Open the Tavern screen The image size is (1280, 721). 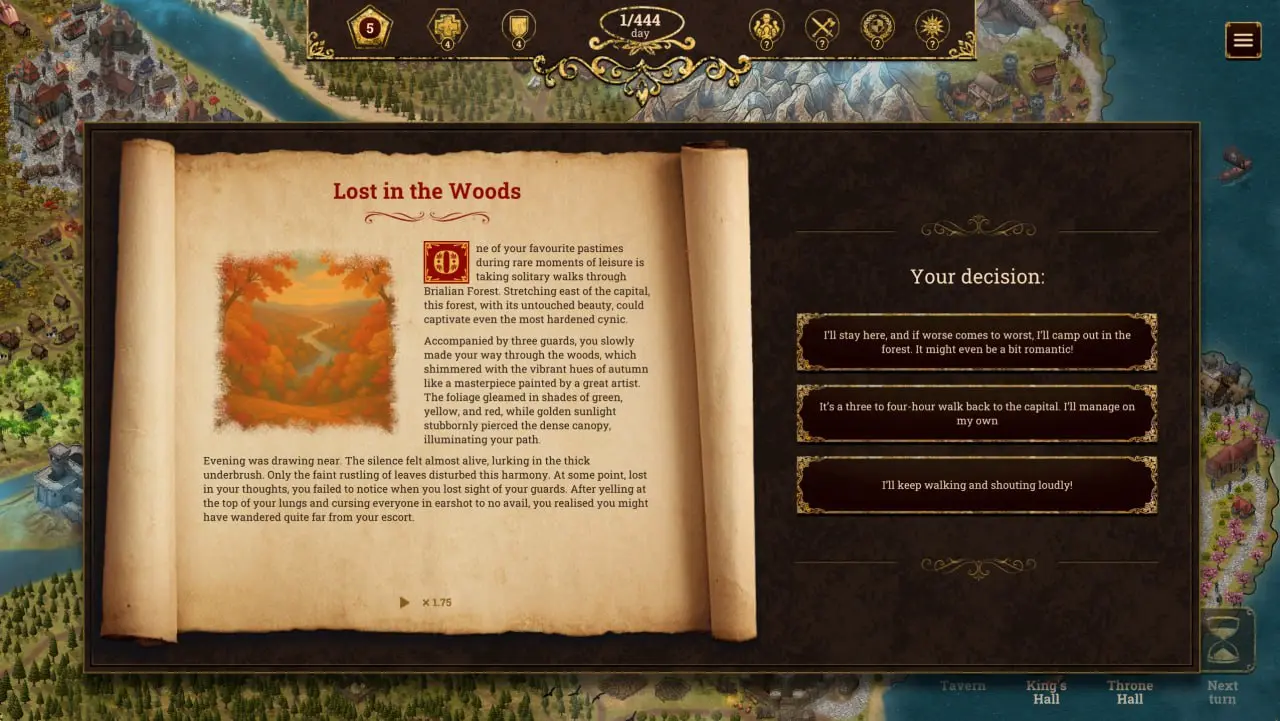pyautogui.click(x=962, y=686)
